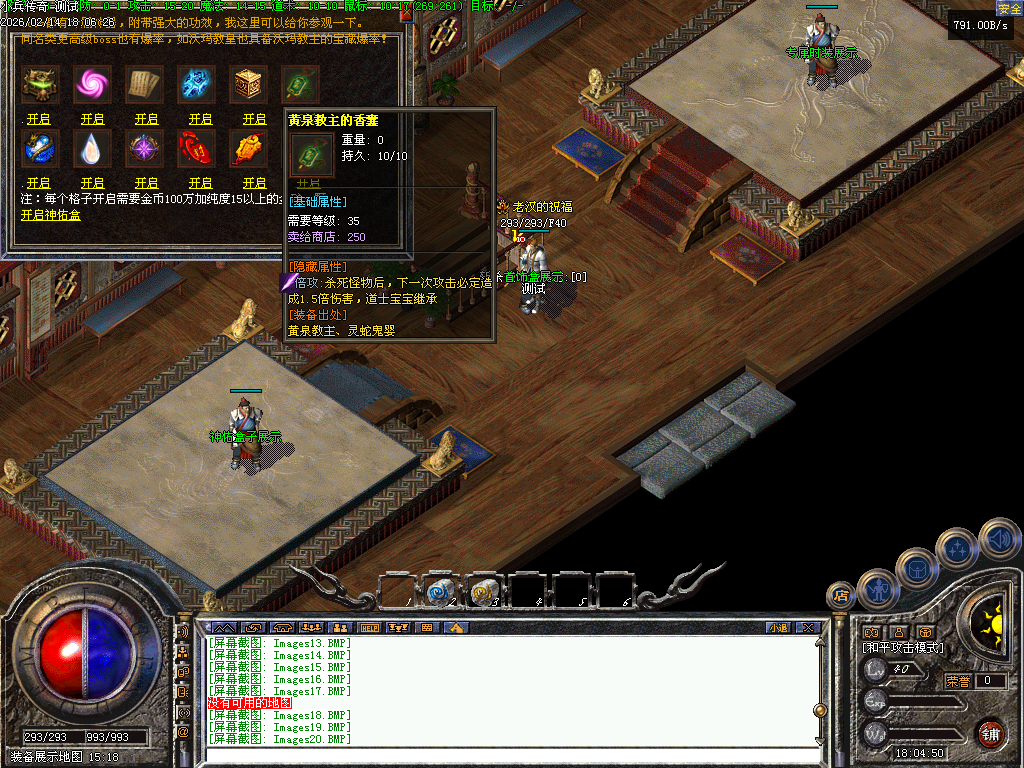The height and width of the screenshot is (768, 1024).
Task: Use the yellow scroll in hotbar slot 3
Action: point(485,592)
